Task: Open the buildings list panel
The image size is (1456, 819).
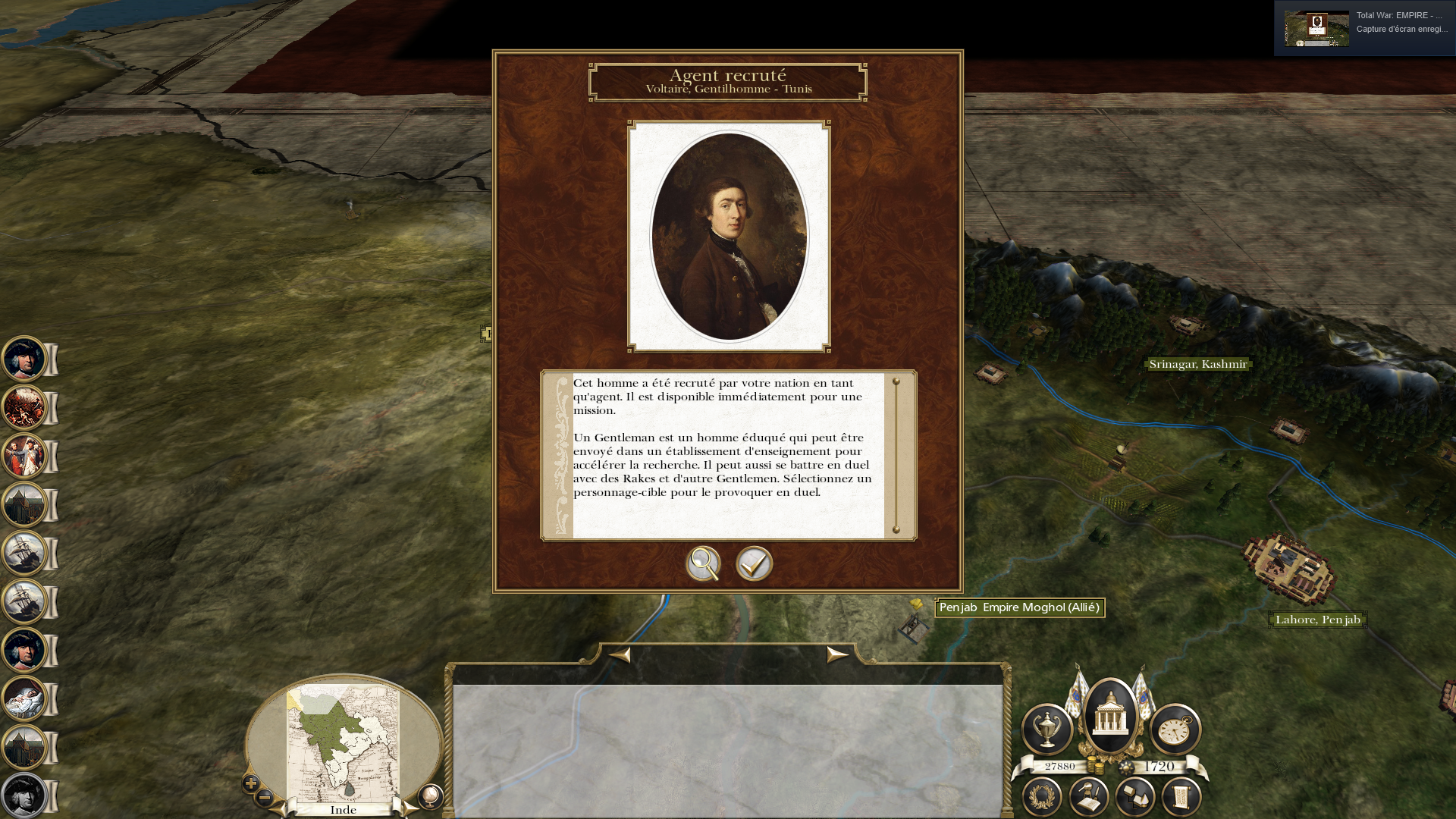Action: point(1135,796)
